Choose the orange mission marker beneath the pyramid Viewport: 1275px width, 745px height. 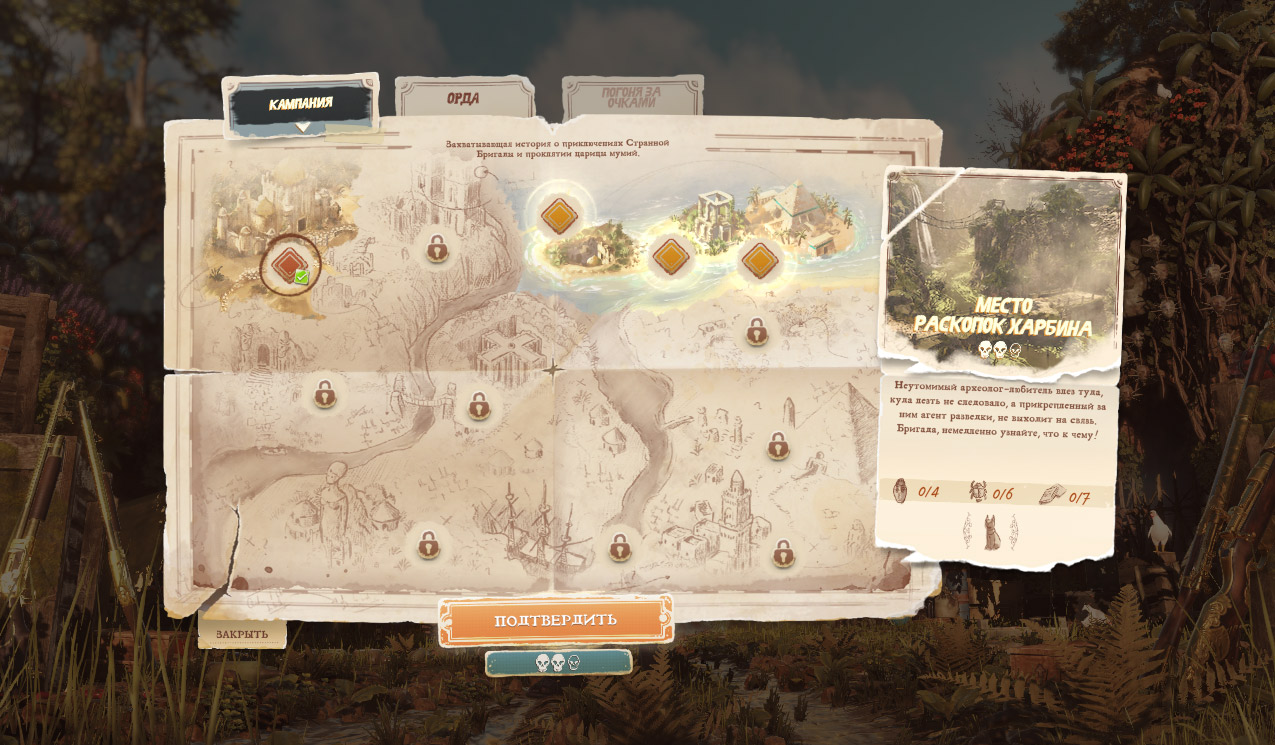click(760, 260)
